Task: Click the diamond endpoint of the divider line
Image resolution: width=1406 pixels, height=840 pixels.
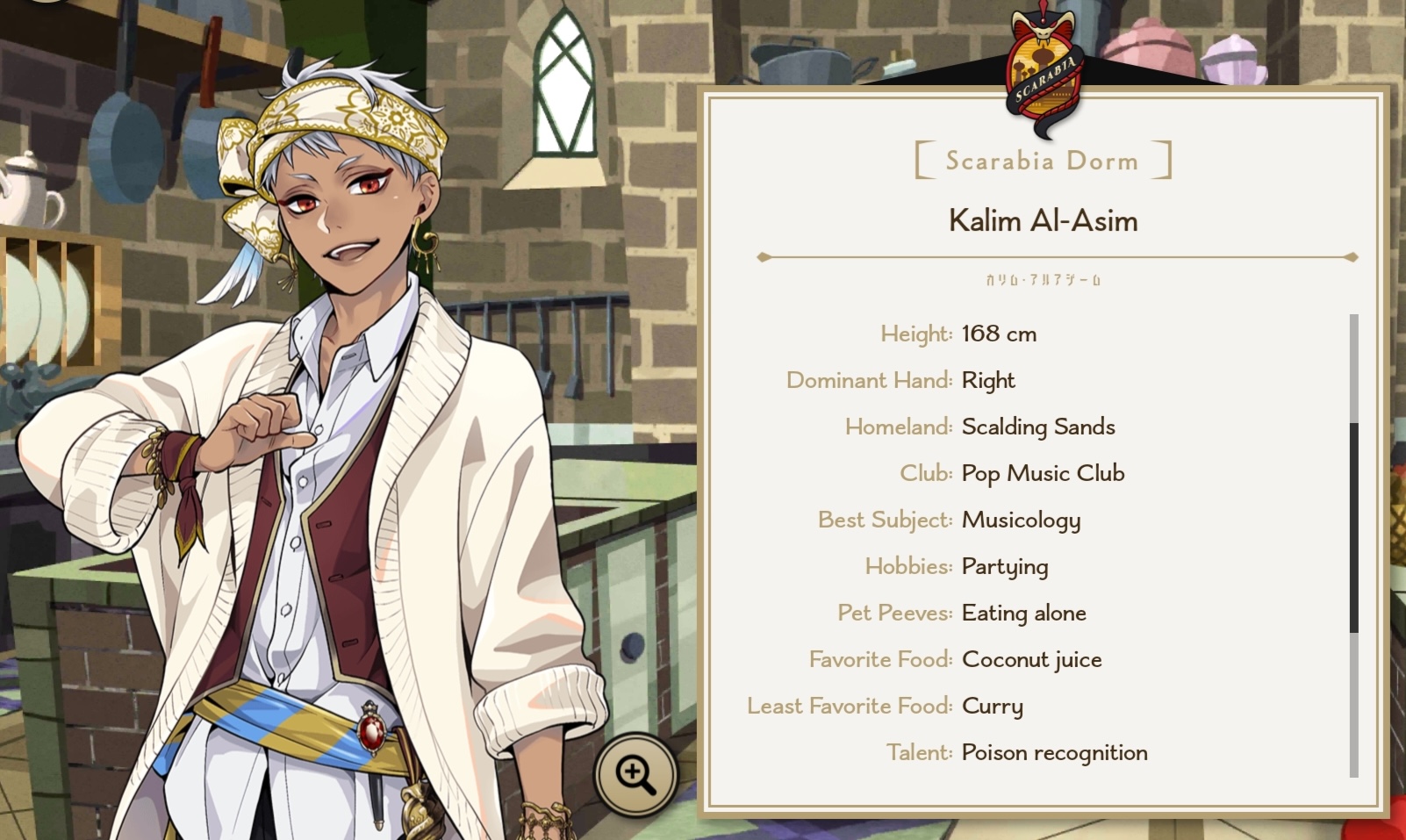Action: [x=763, y=258]
